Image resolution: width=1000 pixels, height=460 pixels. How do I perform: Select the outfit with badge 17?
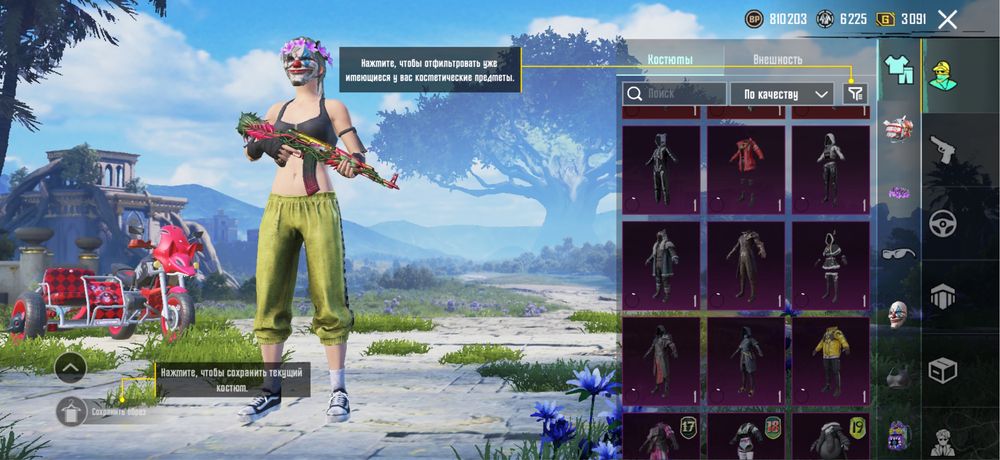click(661, 435)
